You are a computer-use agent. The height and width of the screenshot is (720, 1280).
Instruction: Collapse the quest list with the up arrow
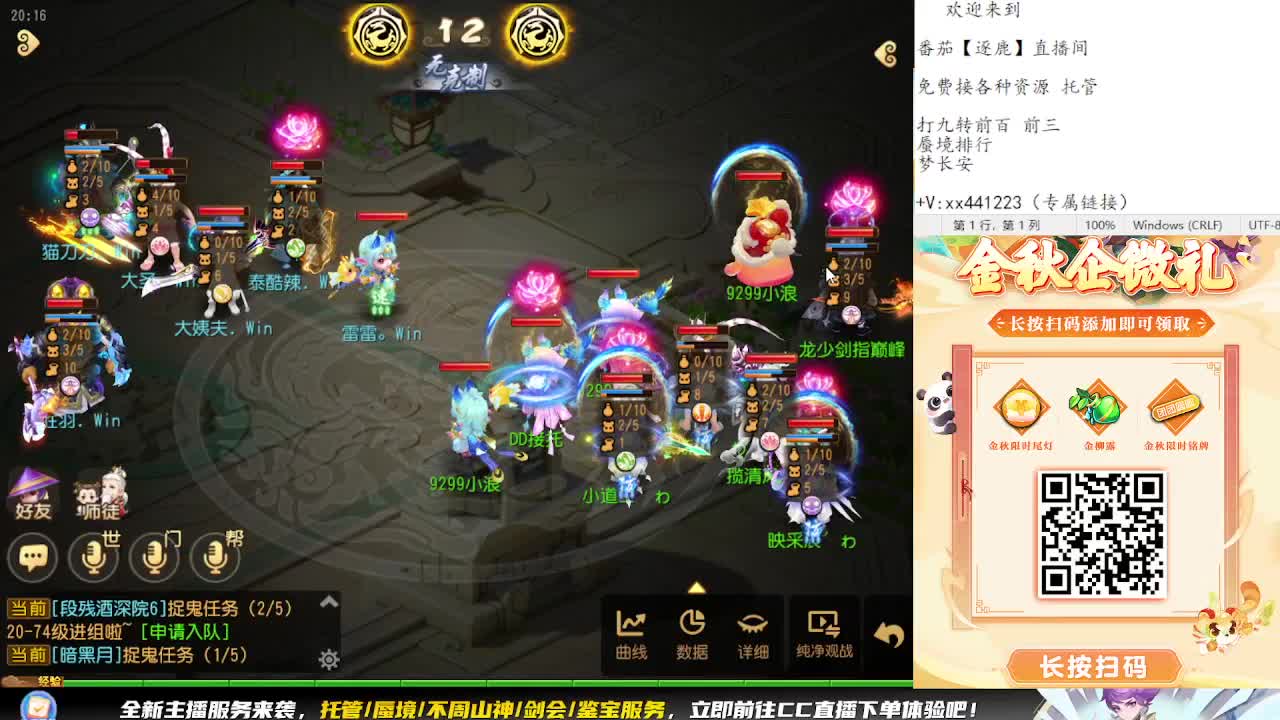click(x=328, y=603)
